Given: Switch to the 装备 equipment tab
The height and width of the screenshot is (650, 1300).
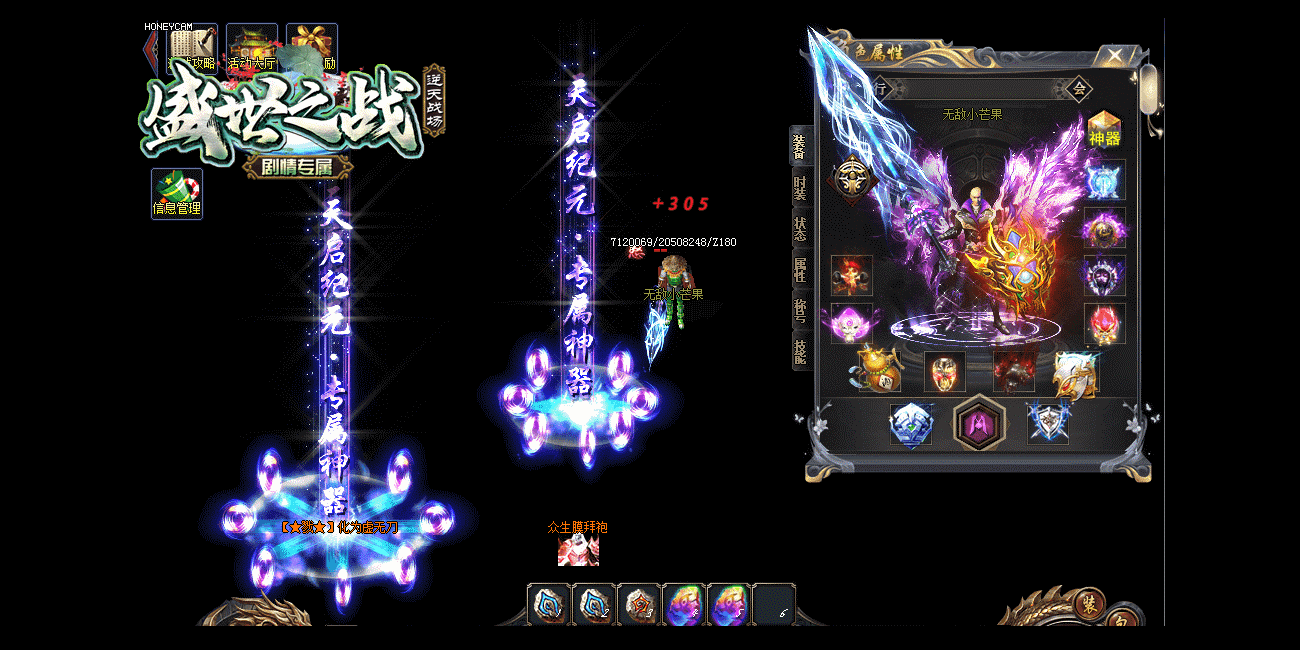Looking at the screenshot, I should (x=800, y=146).
